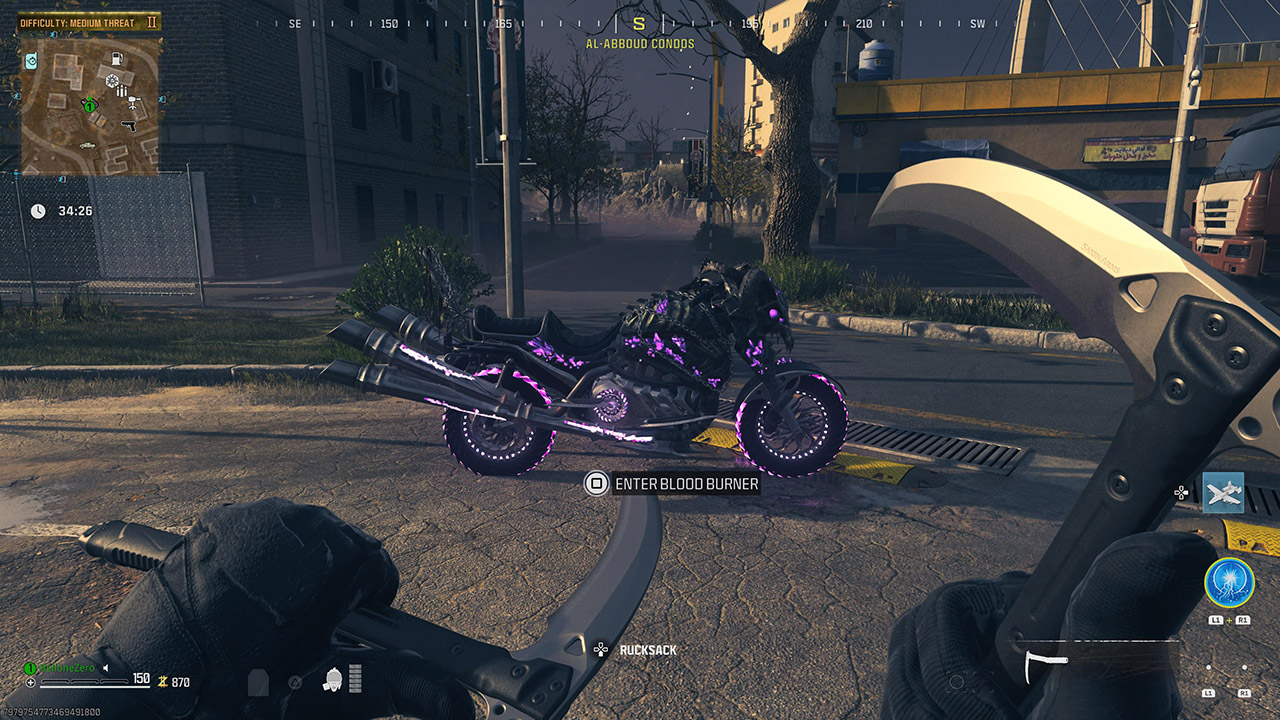
Task: Click the ammo cache icon on the minimap
Action: [x=121, y=90]
